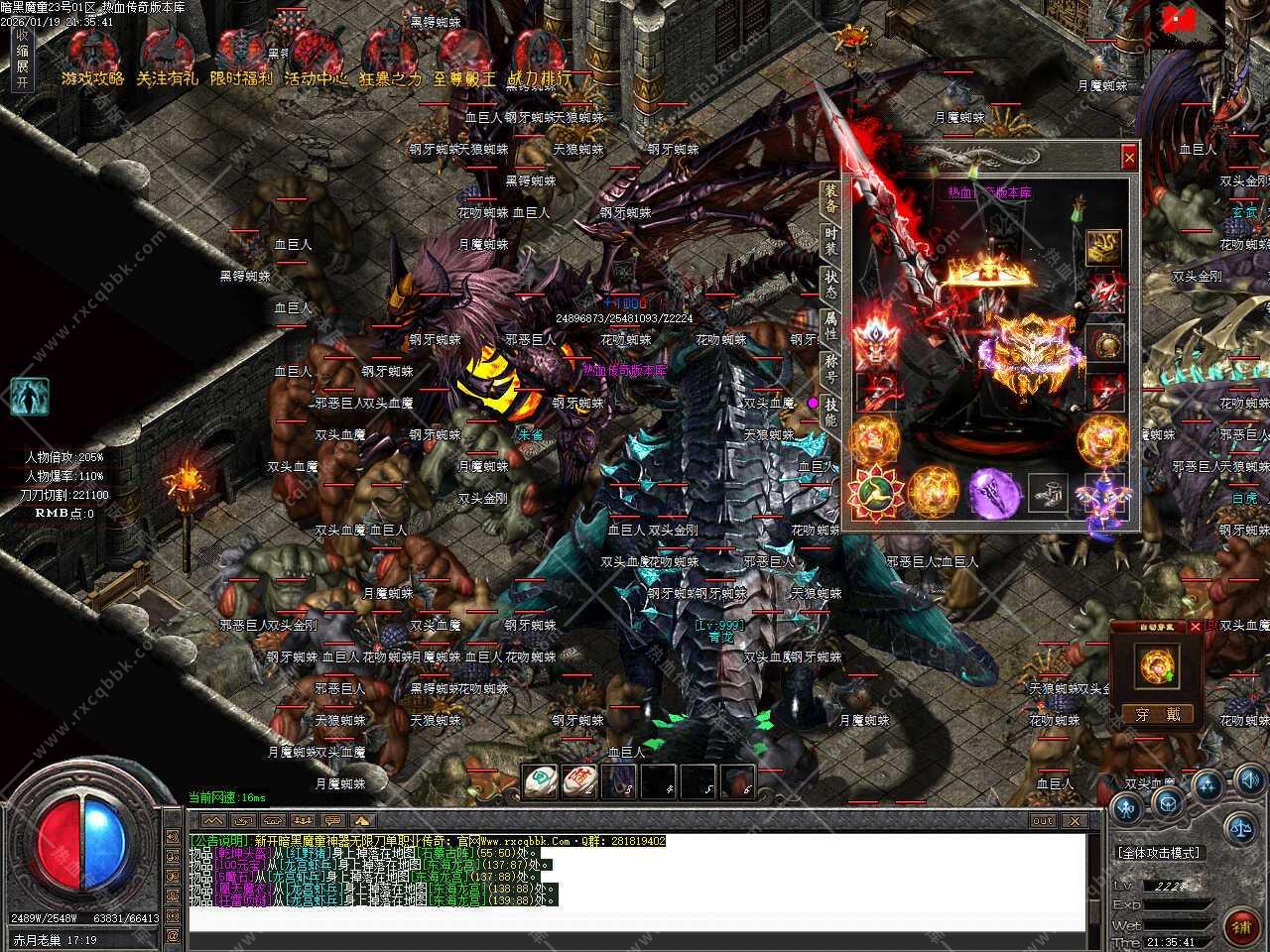Click the 穿戴 equip button
The width and height of the screenshot is (1270, 952).
pyautogui.click(x=1158, y=714)
